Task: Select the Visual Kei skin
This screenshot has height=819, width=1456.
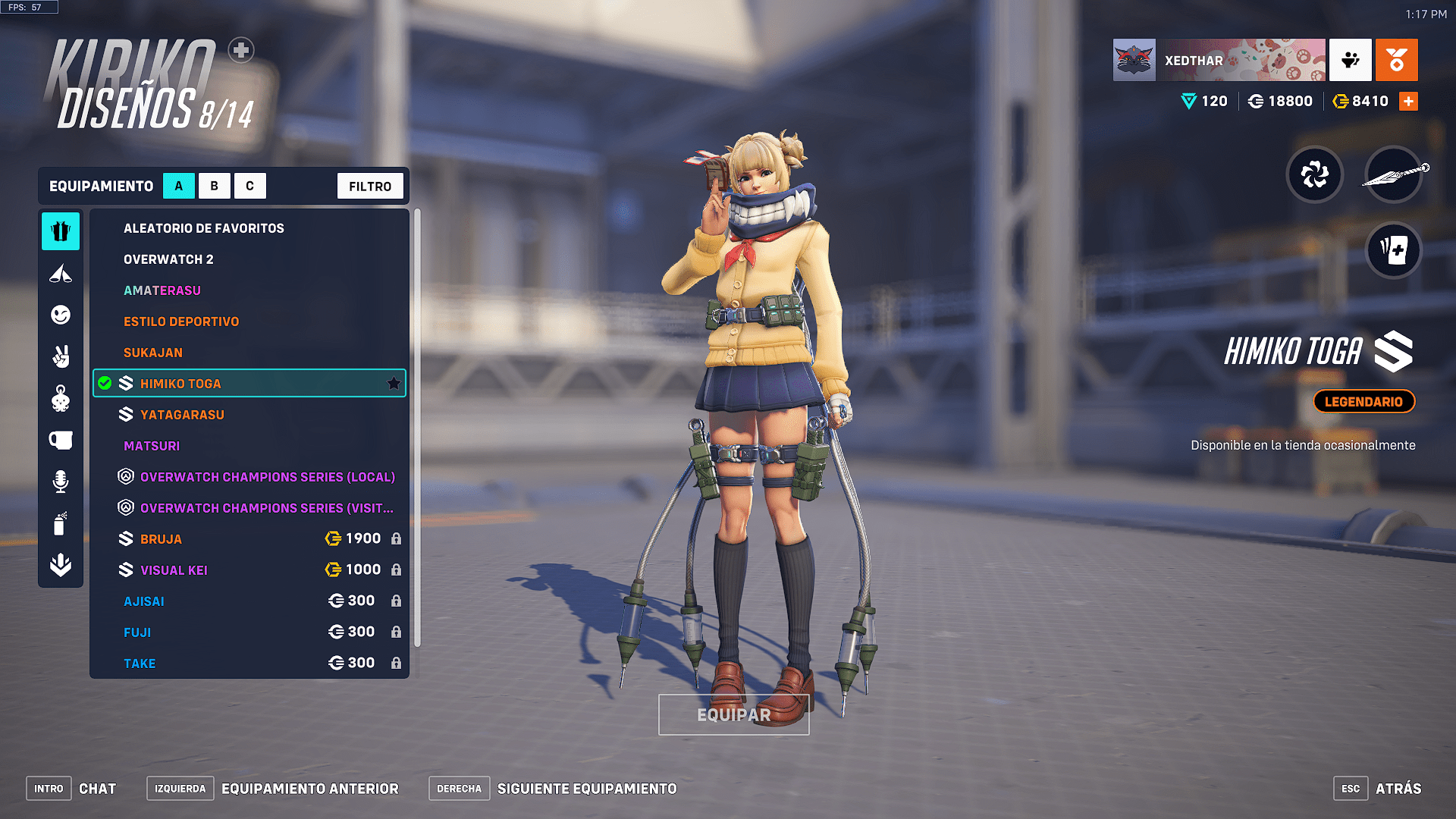Action: (x=174, y=570)
